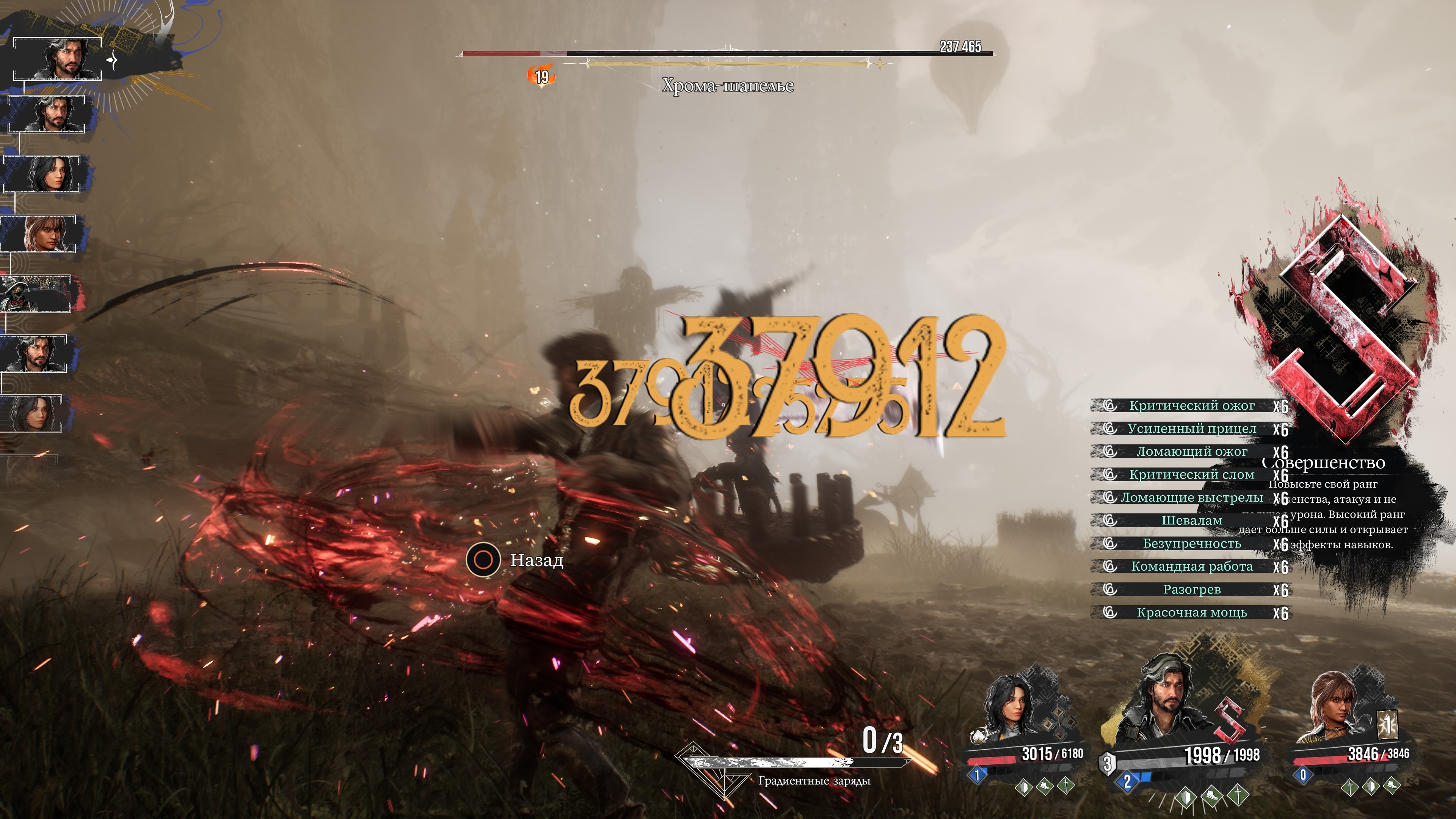Click the Командная работа entry
Viewport: 1456px width, 819px height.
1191,567
